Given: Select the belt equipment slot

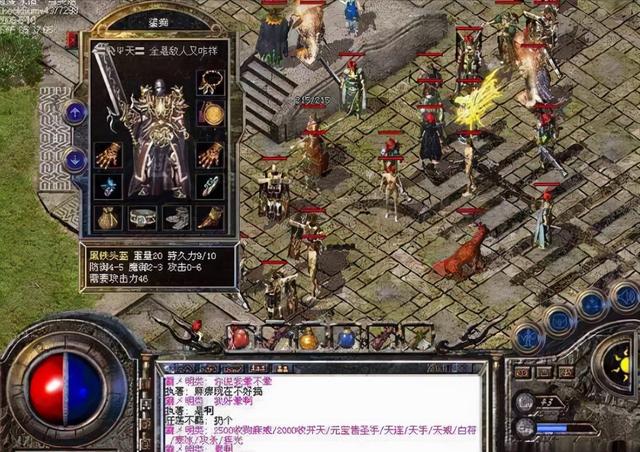Looking at the screenshot, I should pos(143,217).
